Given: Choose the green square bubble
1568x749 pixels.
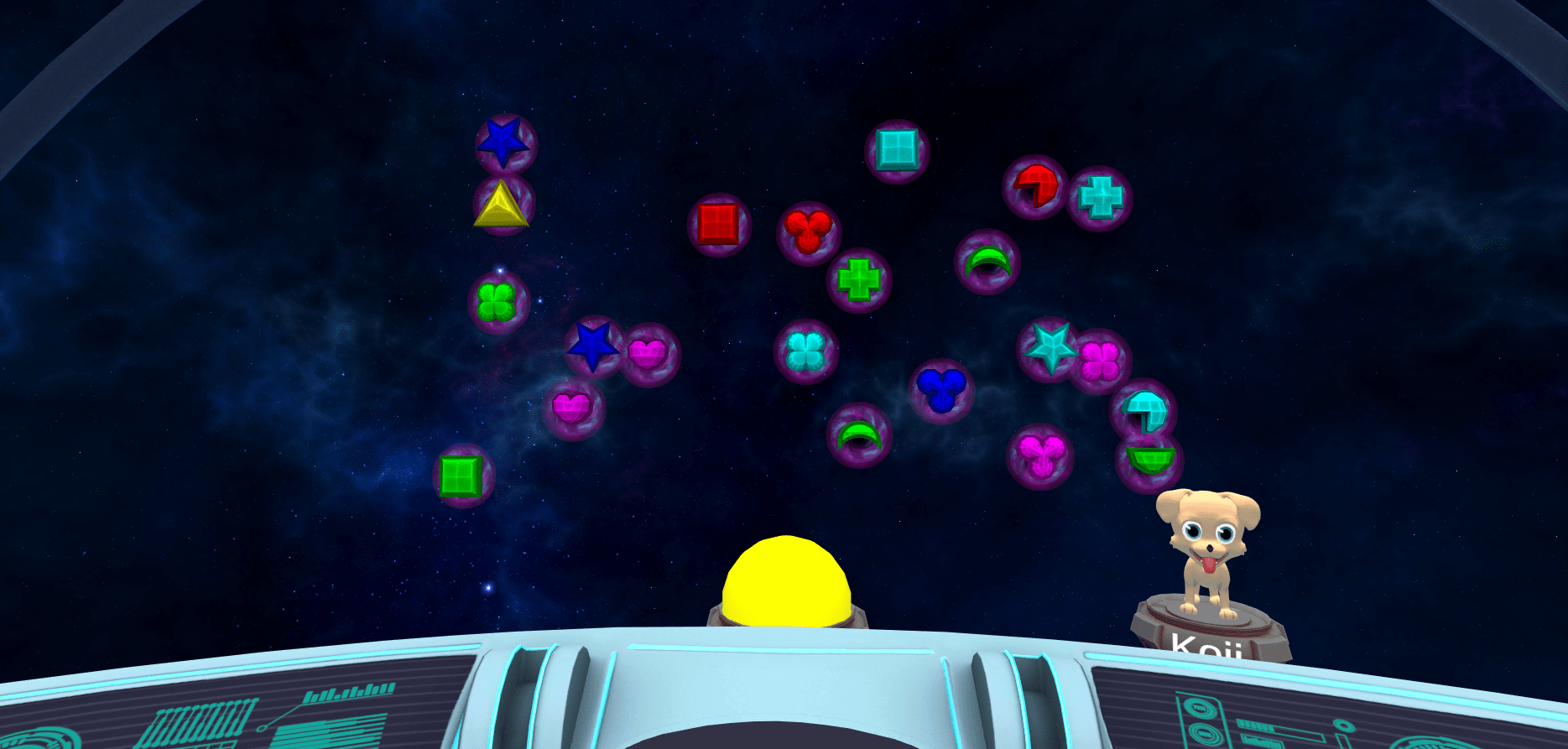Looking at the screenshot, I should point(462,476).
